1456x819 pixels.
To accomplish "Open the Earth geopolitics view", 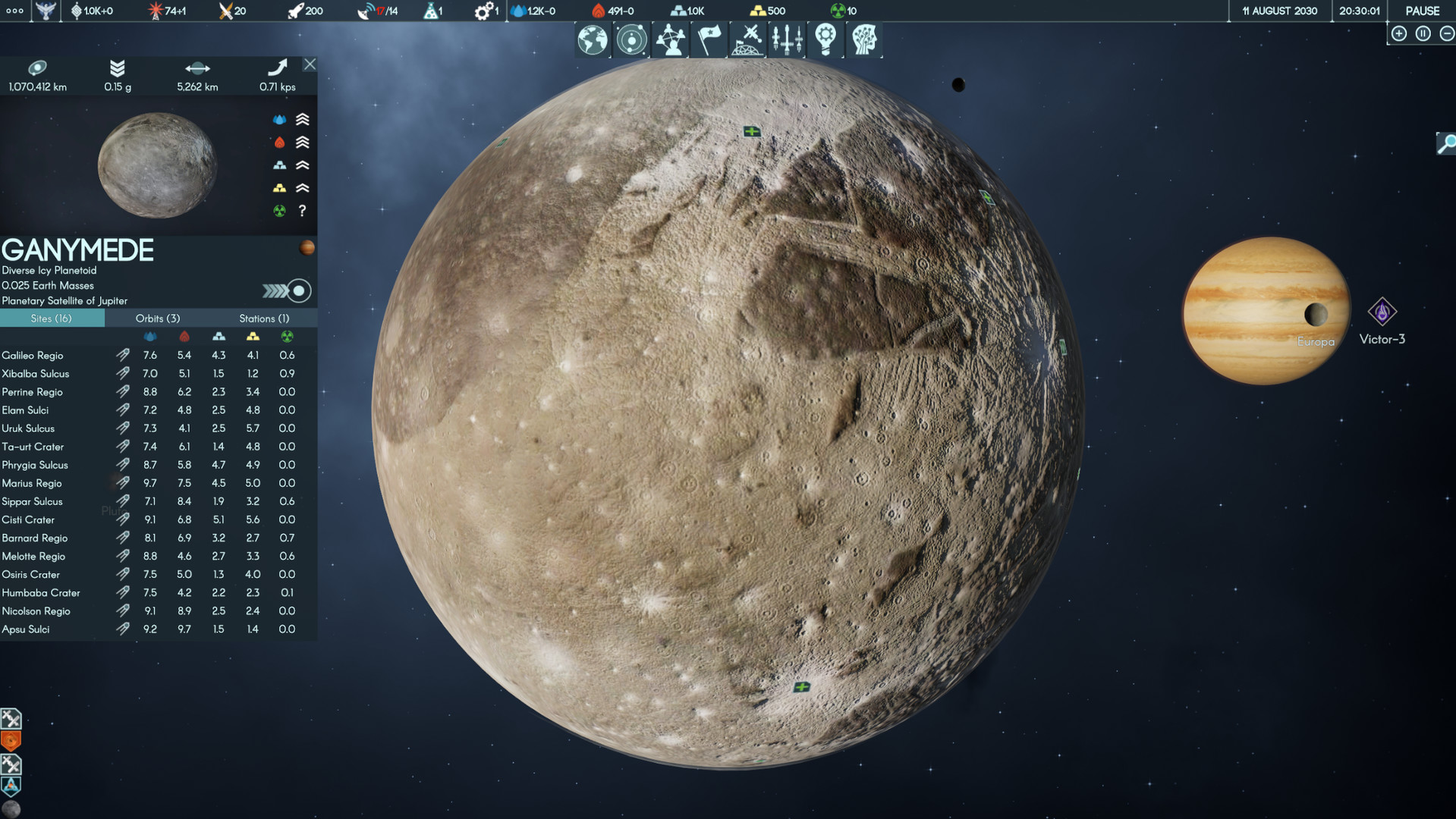I will coord(593,39).
